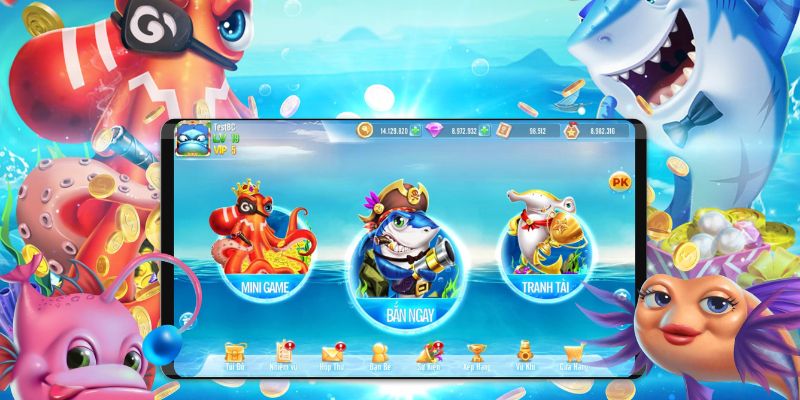Add pink diamonds with the plus button
Viewport: 800px width, 400px height.
click(484, 130)
